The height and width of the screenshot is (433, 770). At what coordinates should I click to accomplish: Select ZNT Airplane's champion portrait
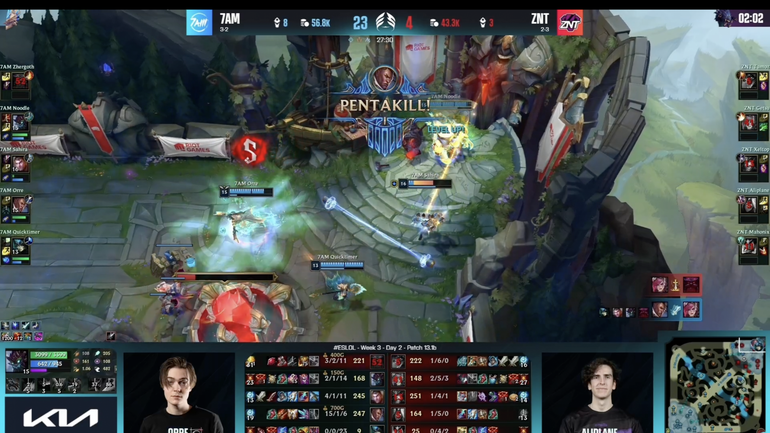(748, 207)
